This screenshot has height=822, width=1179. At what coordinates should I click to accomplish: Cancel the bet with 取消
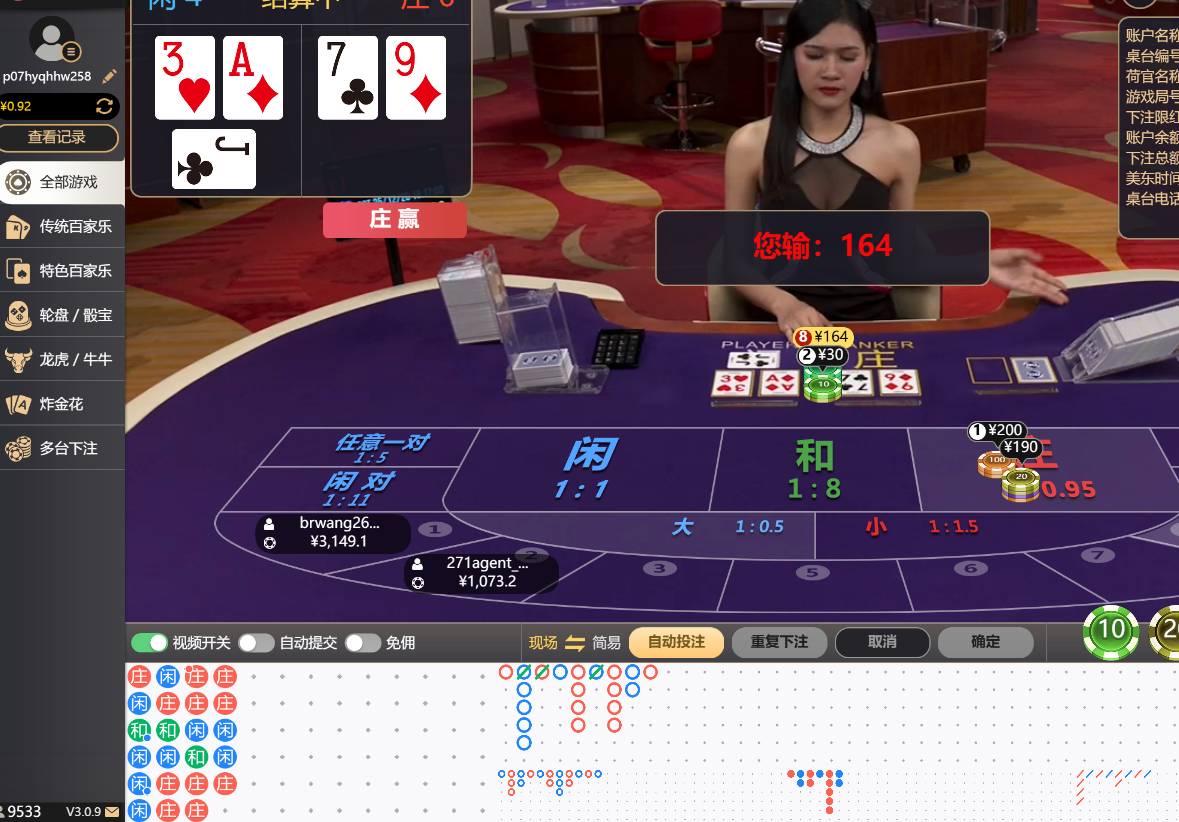(882, 642)
